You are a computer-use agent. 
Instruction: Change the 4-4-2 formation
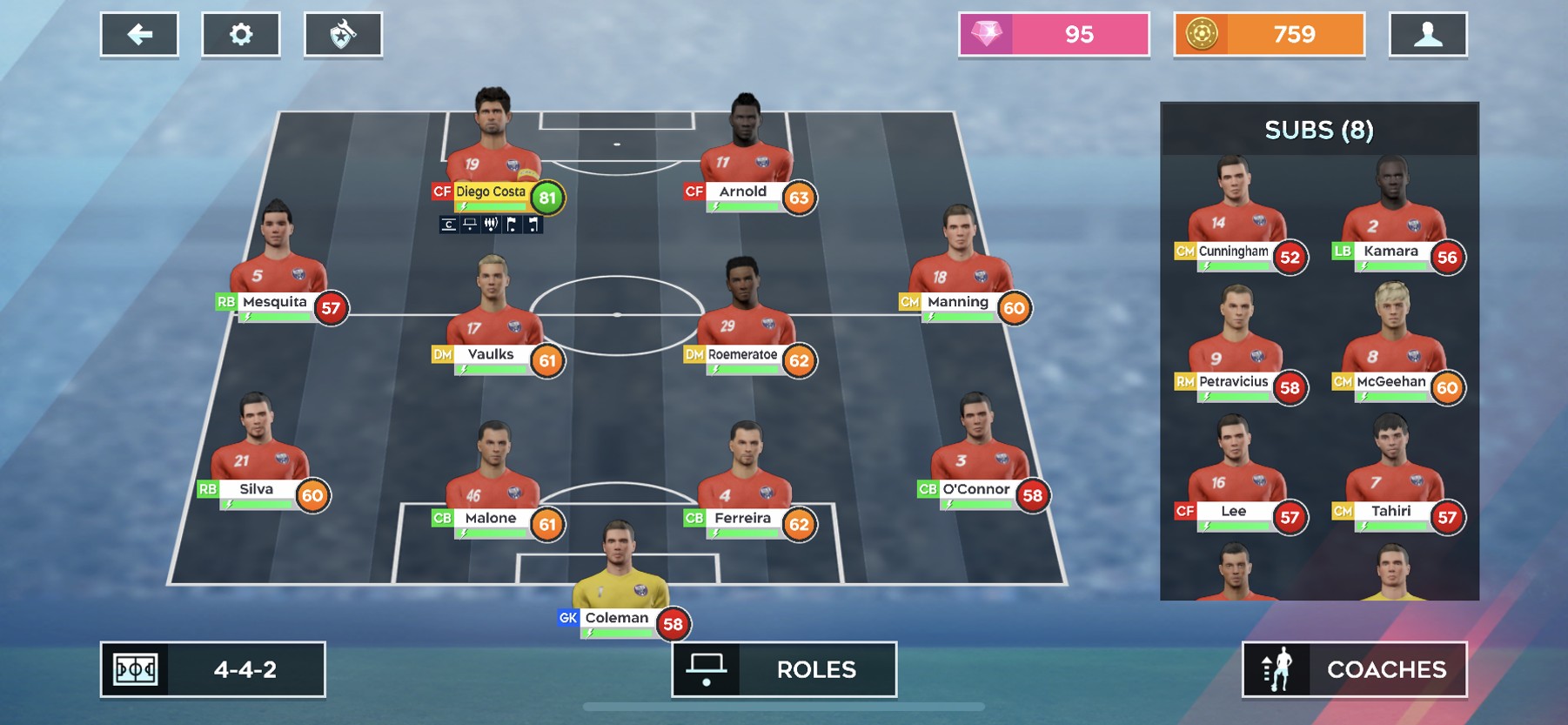tap(213, 669)
